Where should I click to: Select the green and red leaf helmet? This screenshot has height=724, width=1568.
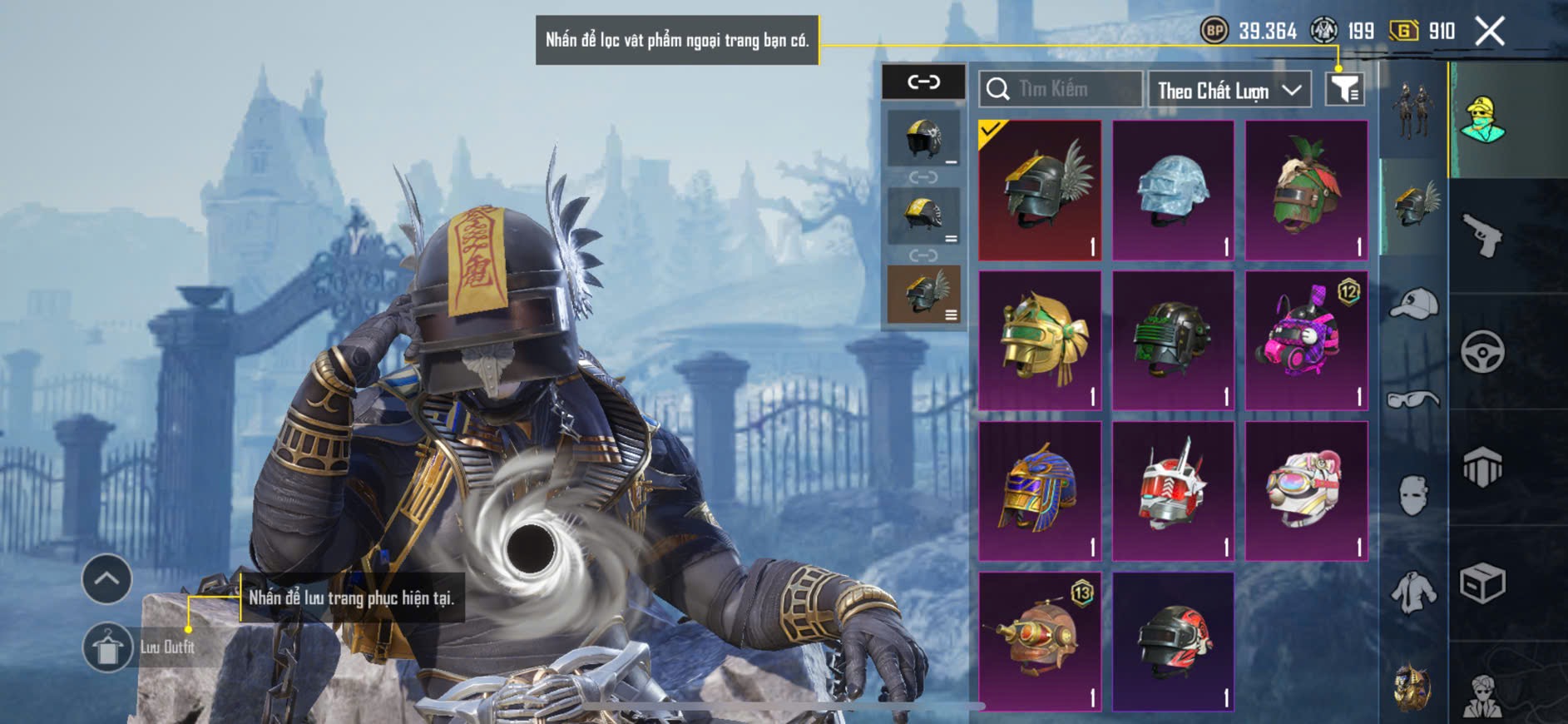point(1306,191)
